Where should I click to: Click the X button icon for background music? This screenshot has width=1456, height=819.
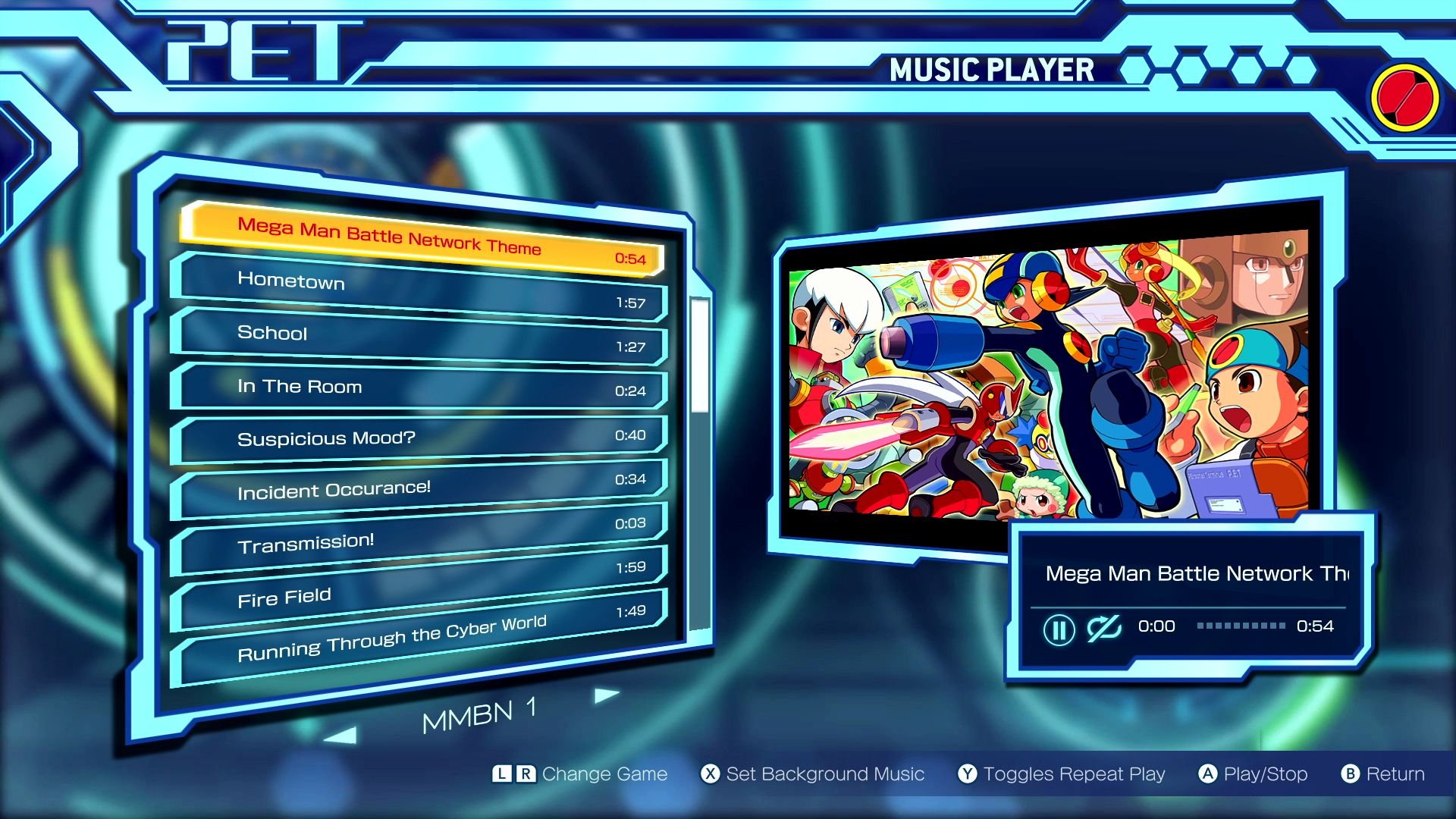pos(710,774)
